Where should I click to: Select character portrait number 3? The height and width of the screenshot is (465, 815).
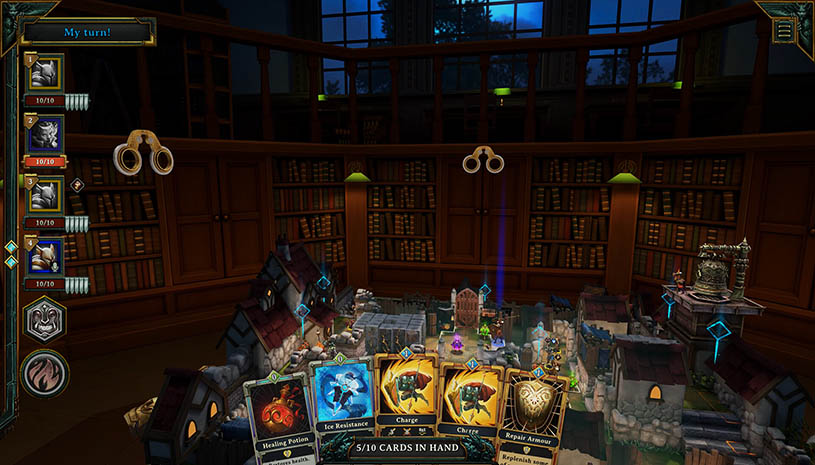(x=46, y=195)
